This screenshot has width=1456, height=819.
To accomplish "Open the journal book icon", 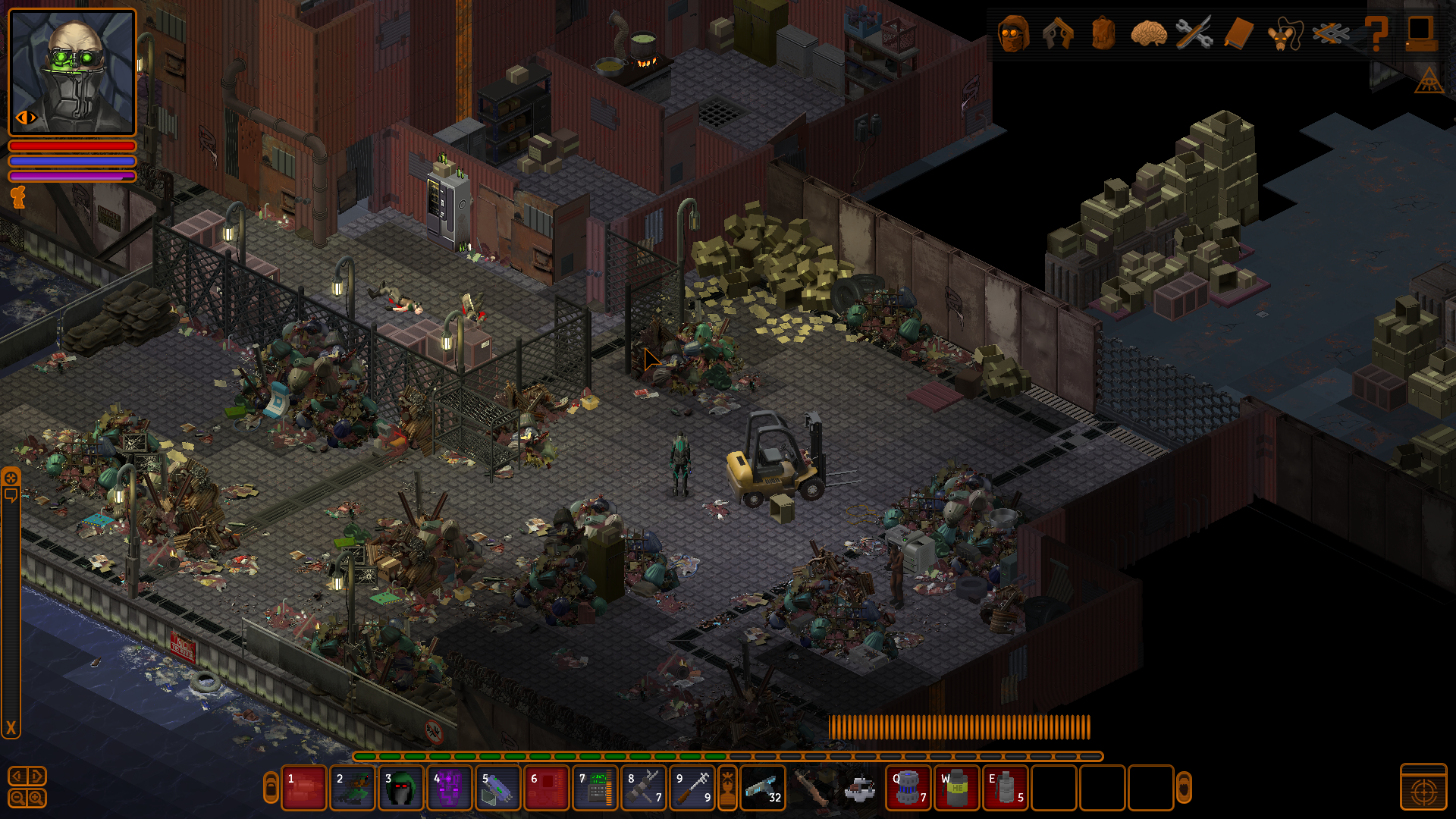I will coord(1238,33).
